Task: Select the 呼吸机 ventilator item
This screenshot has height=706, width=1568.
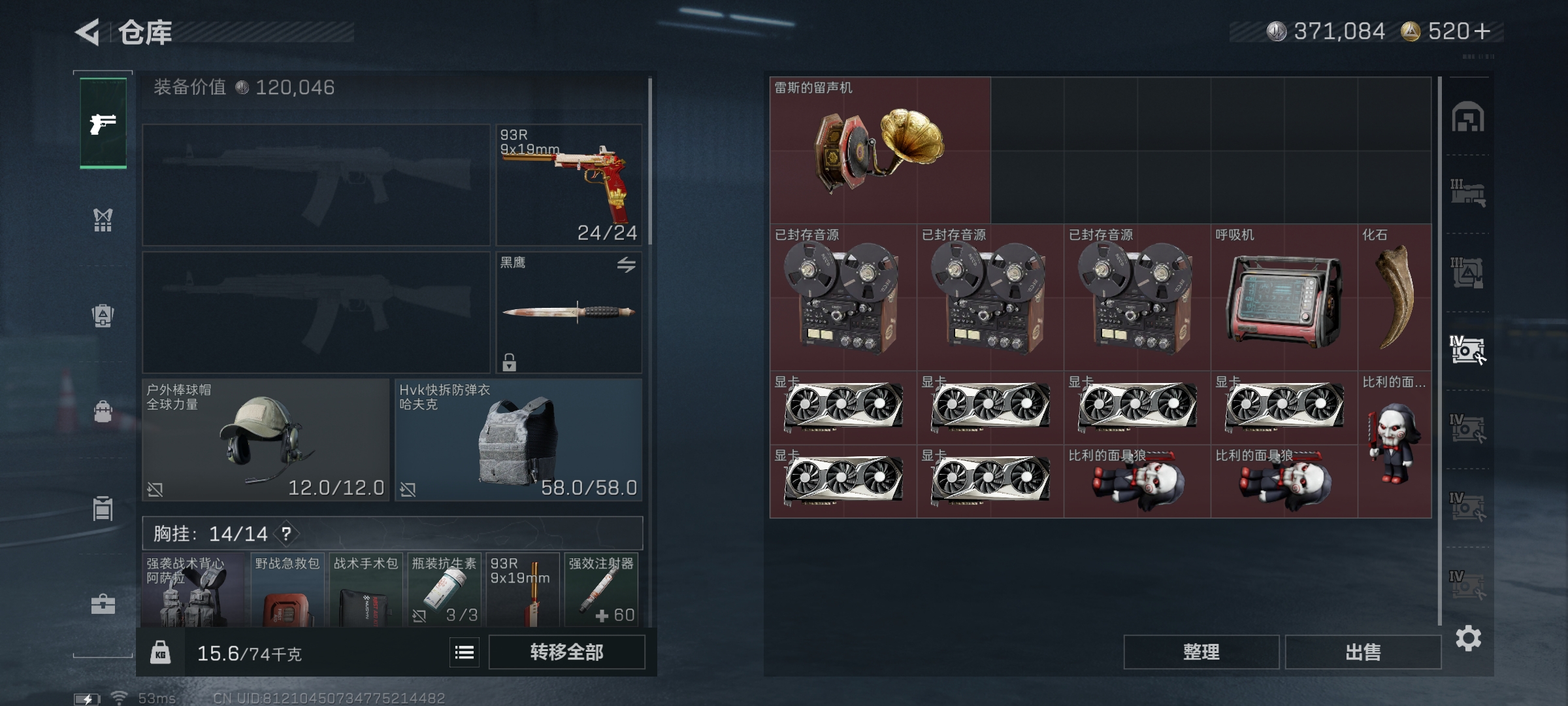Action: coord(1284,298)
